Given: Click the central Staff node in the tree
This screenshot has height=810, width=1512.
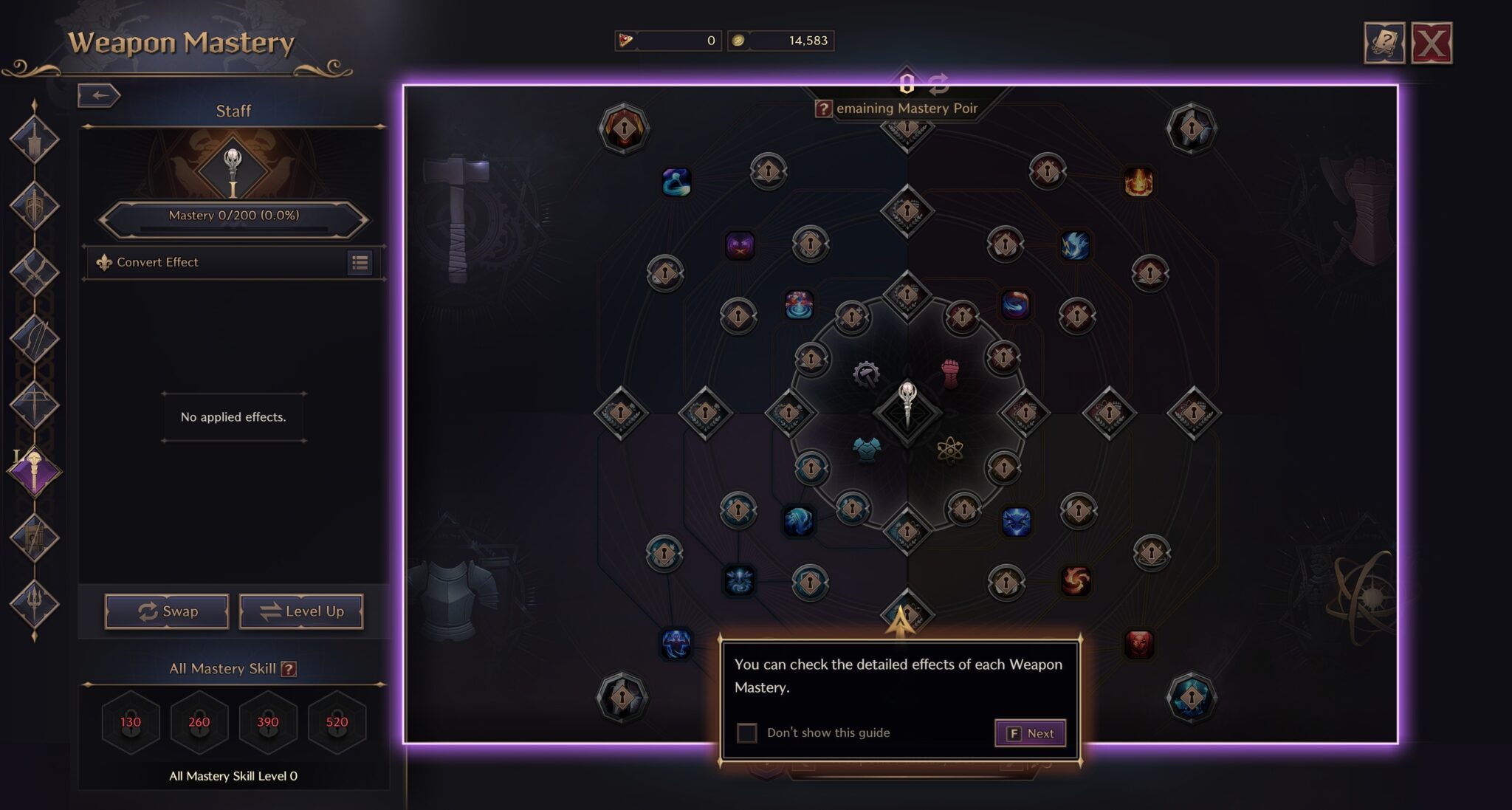Looking at the screenshot, I should pyautogui.click(x=907, y=411).
